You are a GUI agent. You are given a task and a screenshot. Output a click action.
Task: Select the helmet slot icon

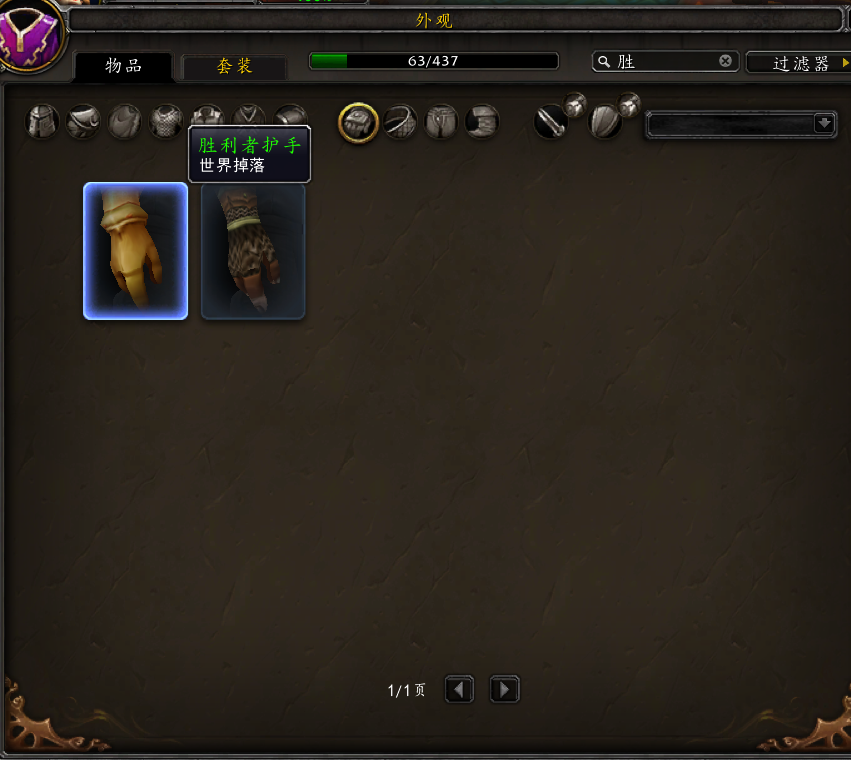pyautogui.click(x=42, y=122)
